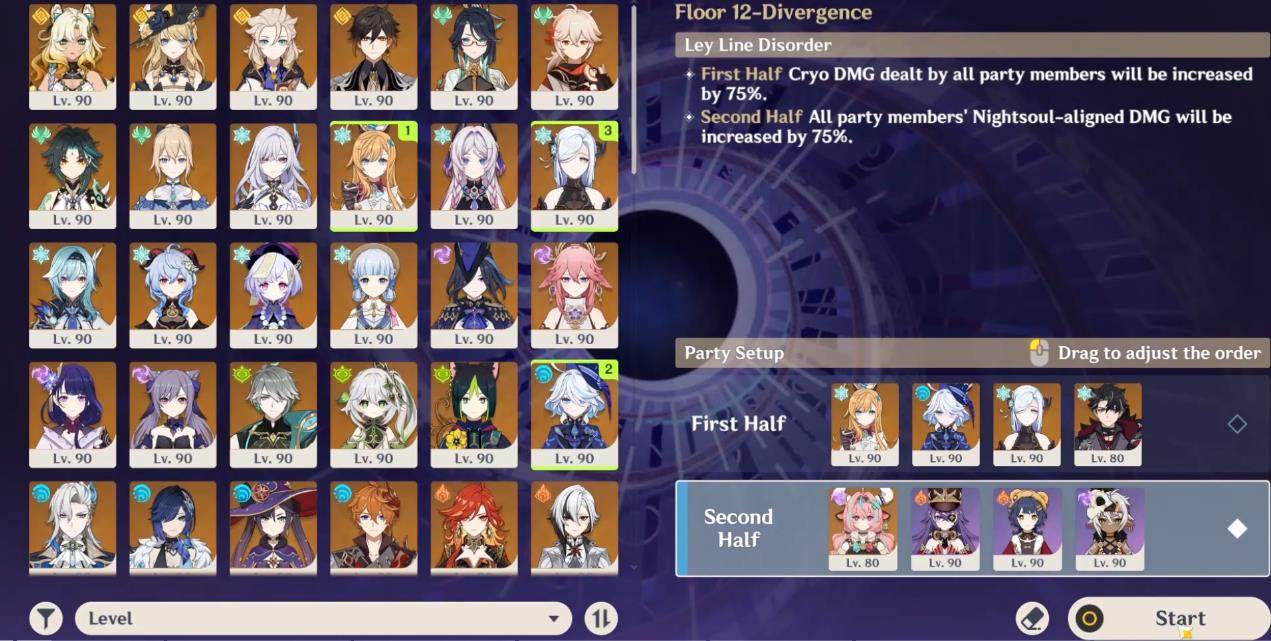Image resolution: width=1271 pixels, height=641 pixels.
Task: Select the pink-haired Lv. 80 Second Half member
Action: [863, 527]
